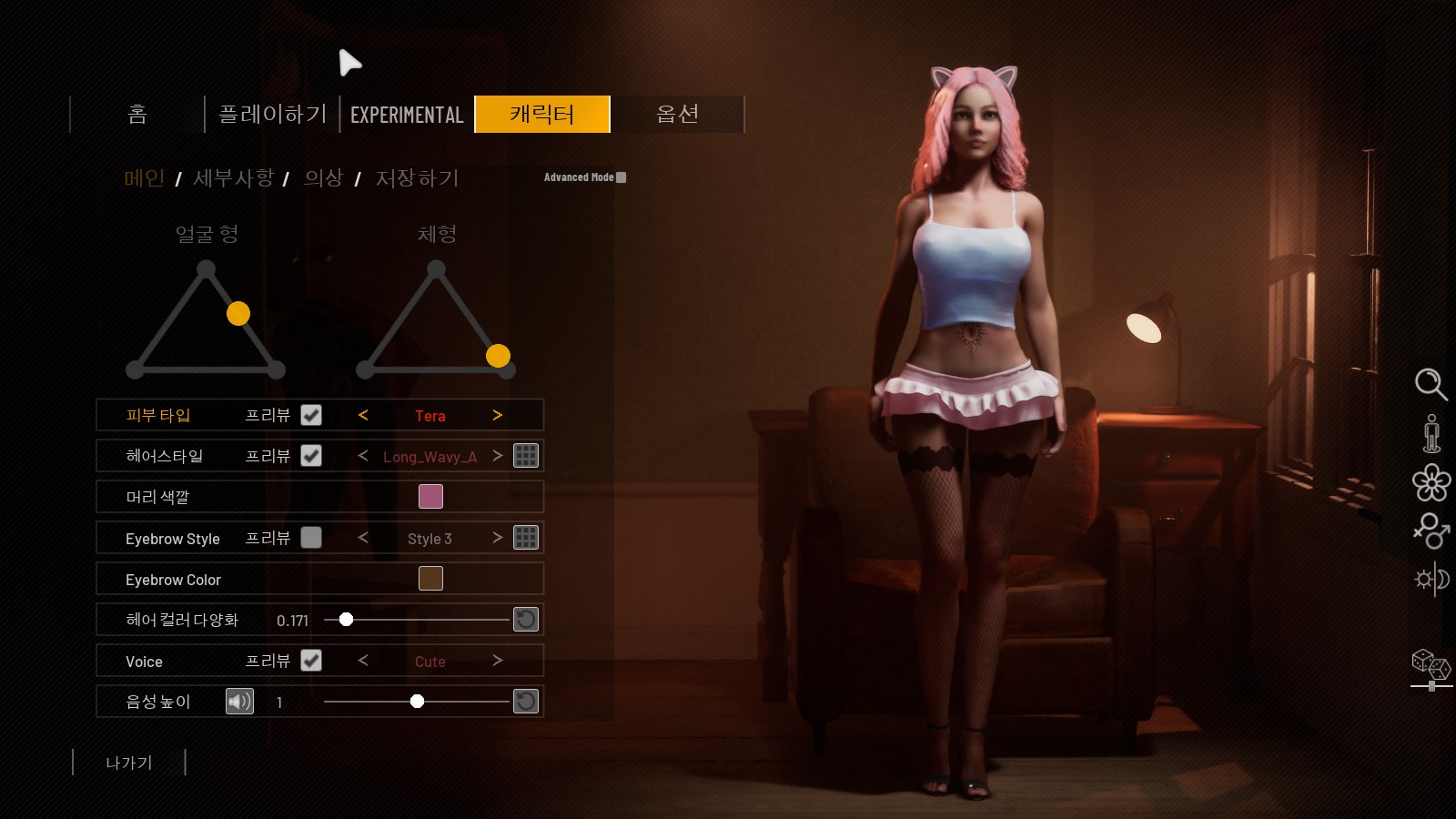
Task: Pick the pink hair color swatch
Action: coord(430,497)
